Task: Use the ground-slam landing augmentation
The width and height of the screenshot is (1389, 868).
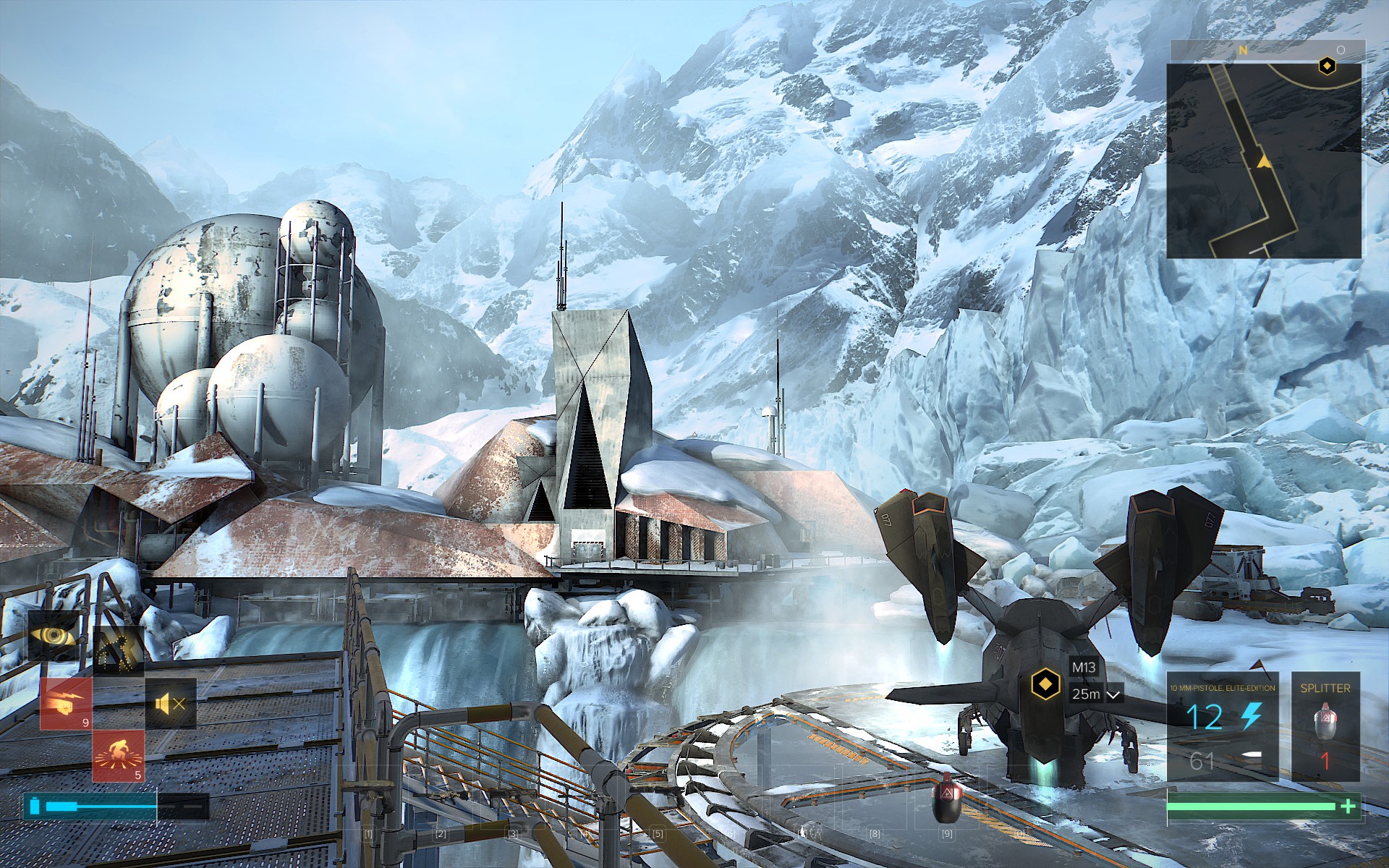Action: tap(117, 755)
